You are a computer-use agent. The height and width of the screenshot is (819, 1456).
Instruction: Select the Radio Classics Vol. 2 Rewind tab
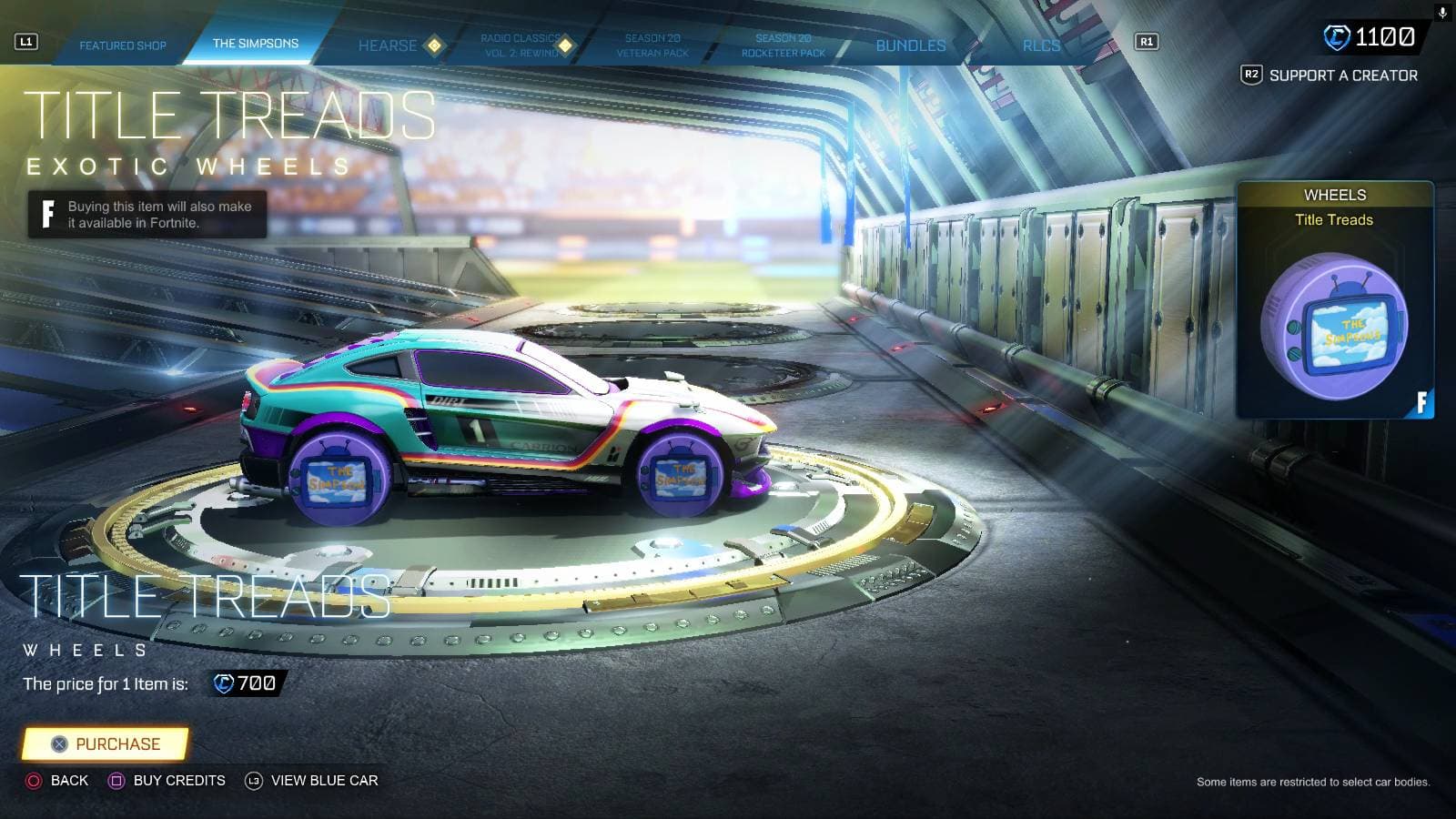click(521, 45)
